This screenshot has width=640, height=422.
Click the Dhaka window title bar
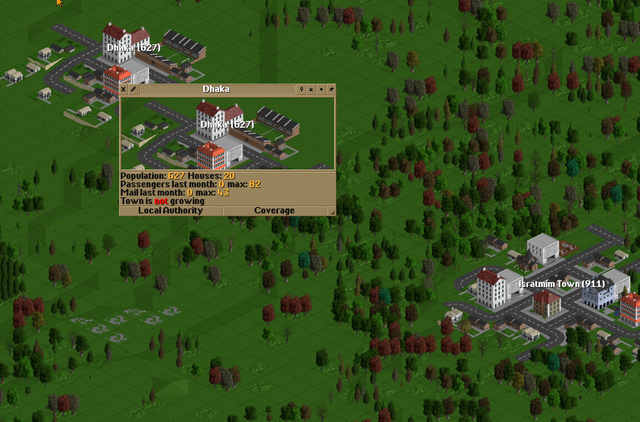point(216,89)
